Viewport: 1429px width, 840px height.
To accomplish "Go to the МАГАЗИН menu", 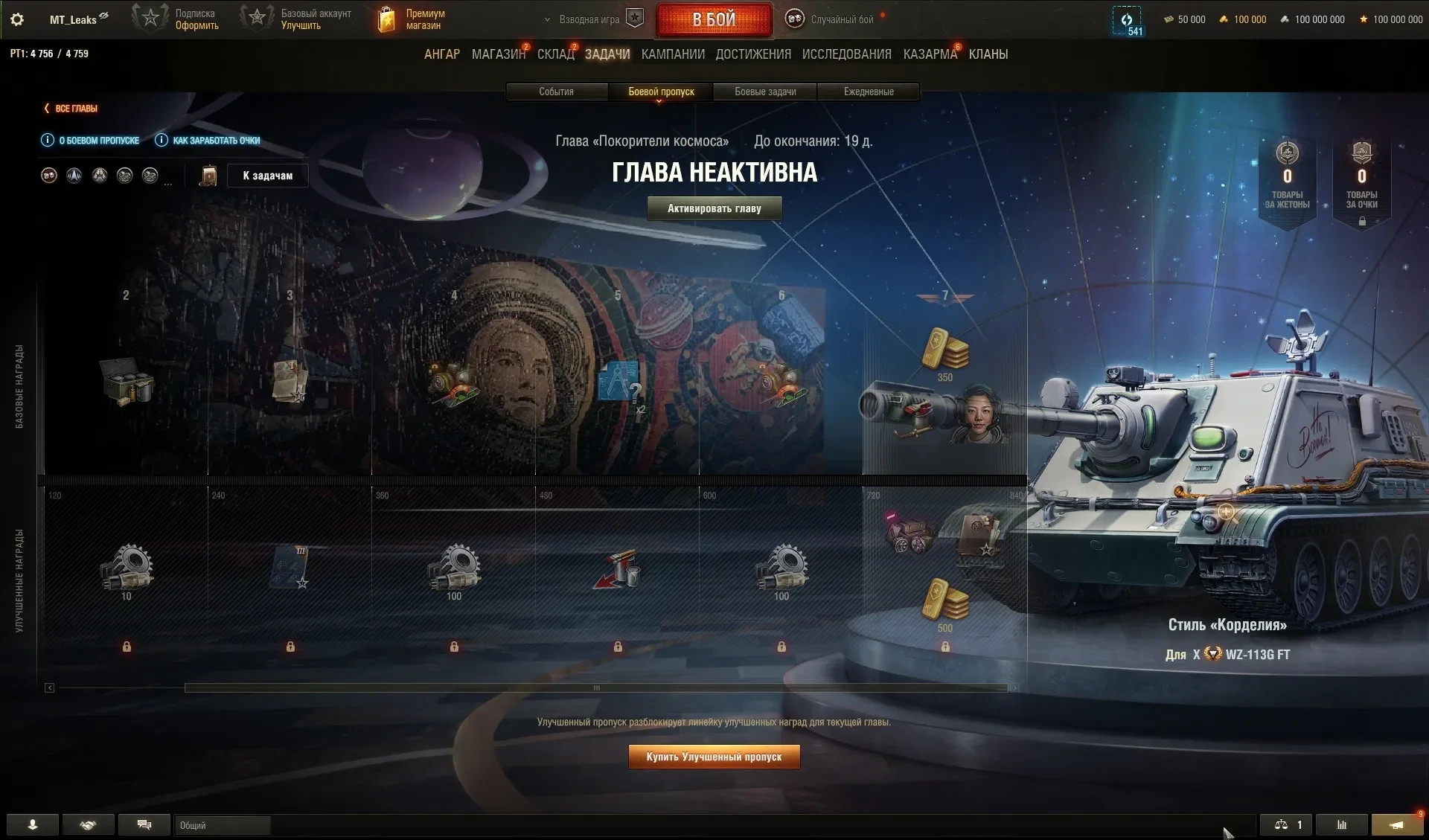I will [498, 54].
